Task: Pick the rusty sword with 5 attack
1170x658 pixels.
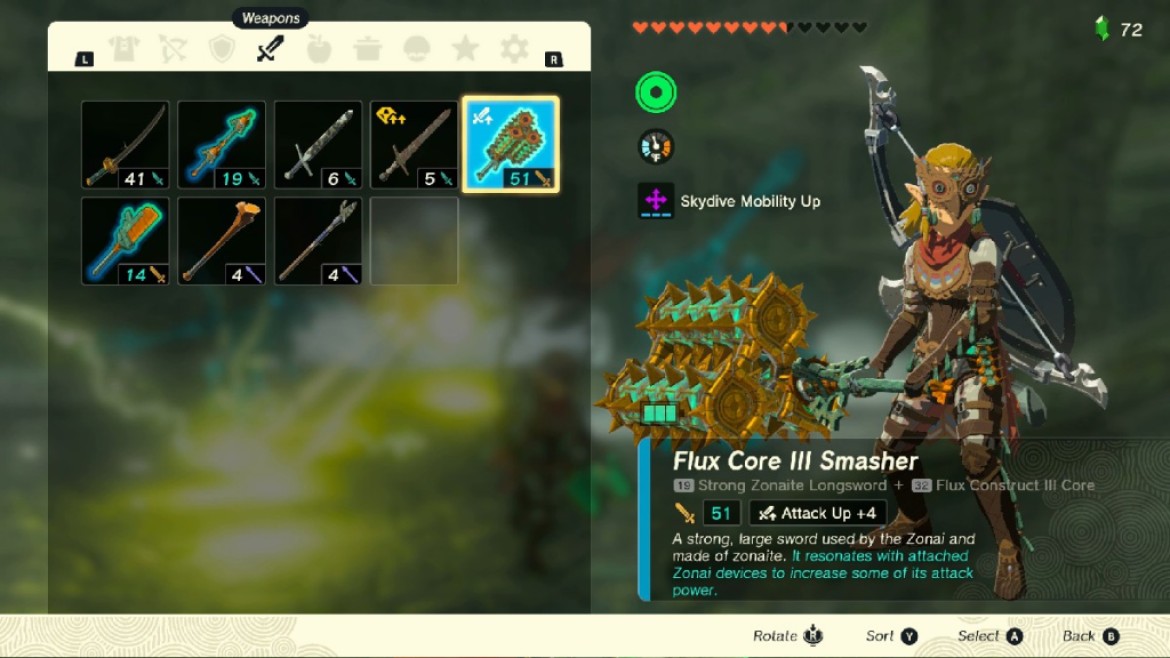Action: pyautogui.click(x=414, y=145)
